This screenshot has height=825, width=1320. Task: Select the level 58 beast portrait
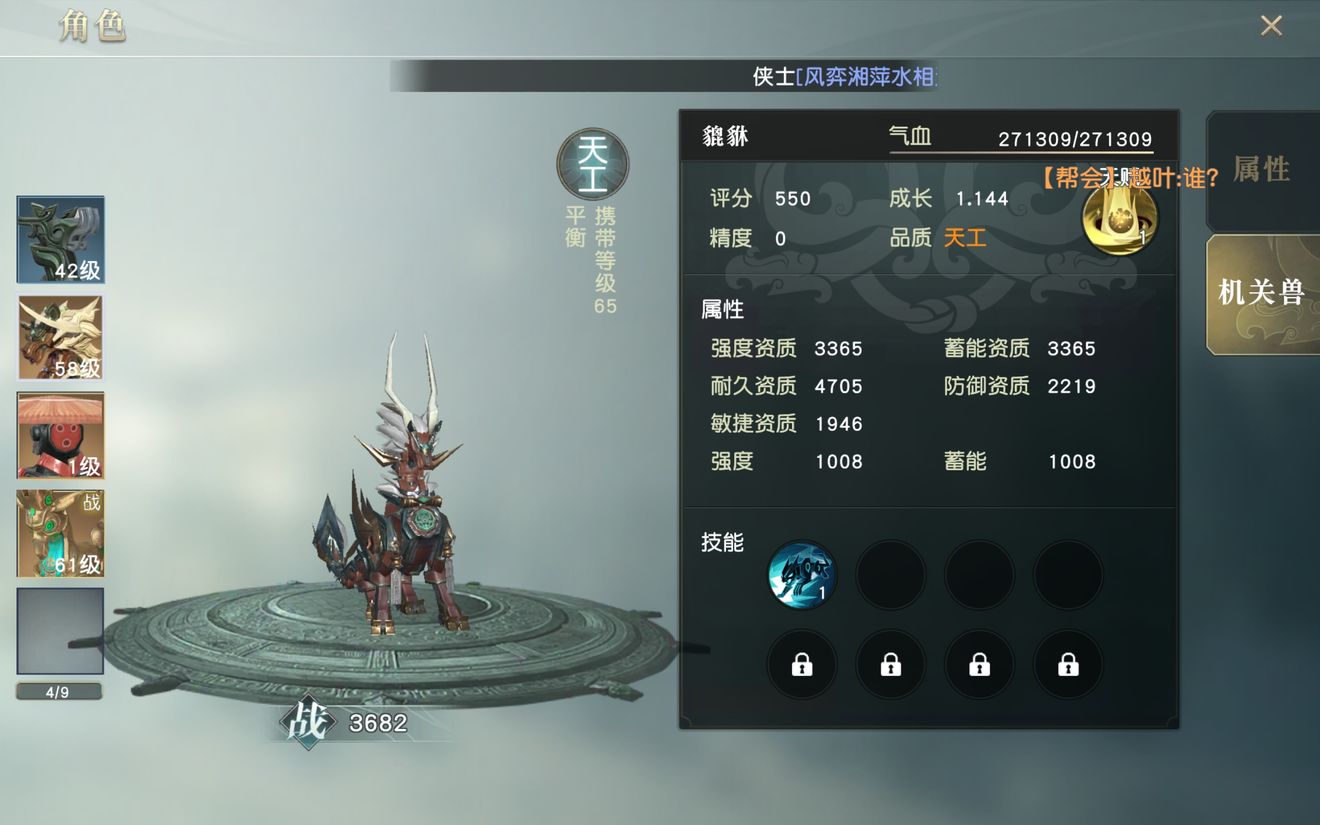pyautogui.click(x=59, y=337)
